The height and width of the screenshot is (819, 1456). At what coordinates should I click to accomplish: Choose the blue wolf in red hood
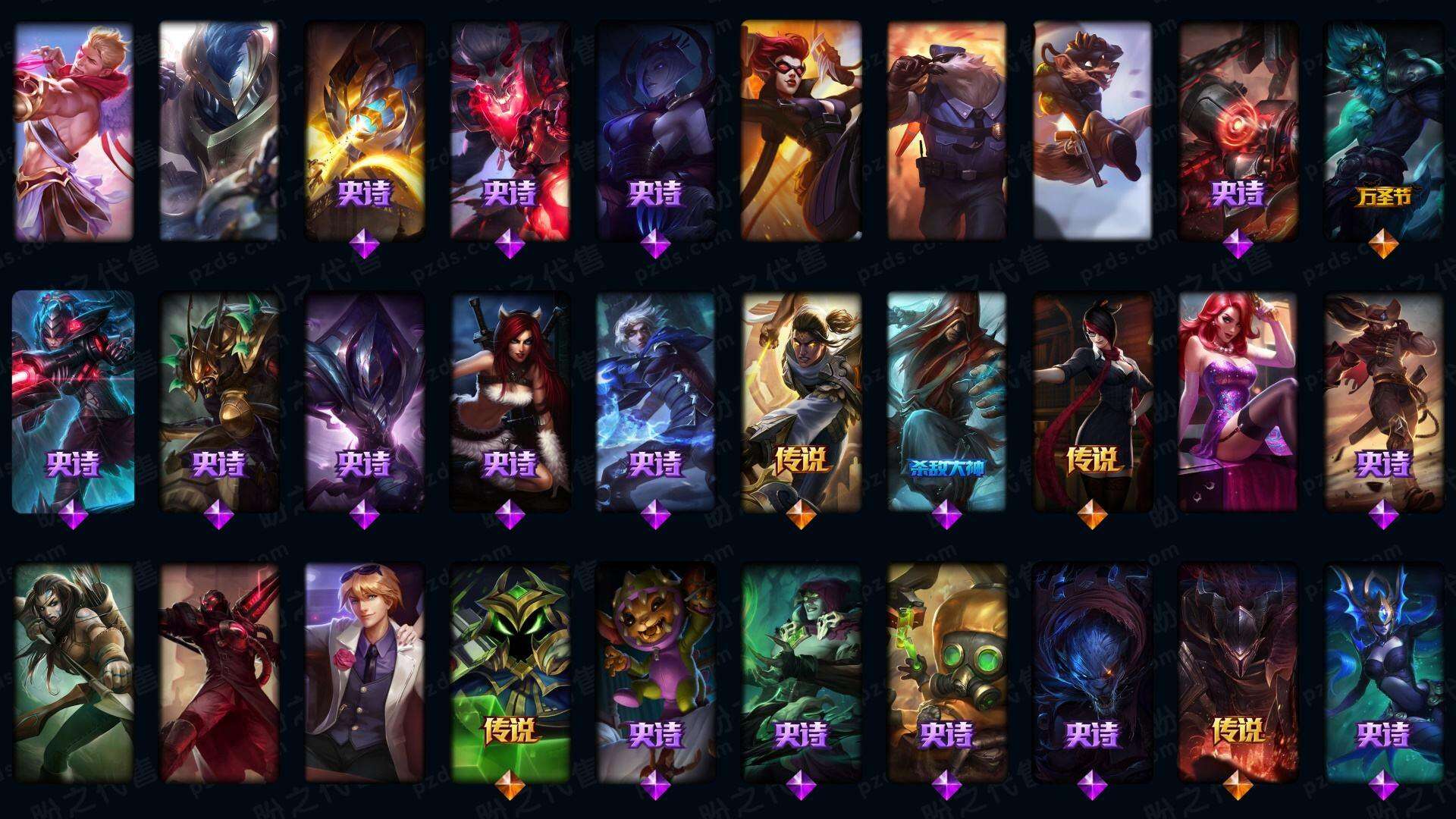coord(1092,672)
